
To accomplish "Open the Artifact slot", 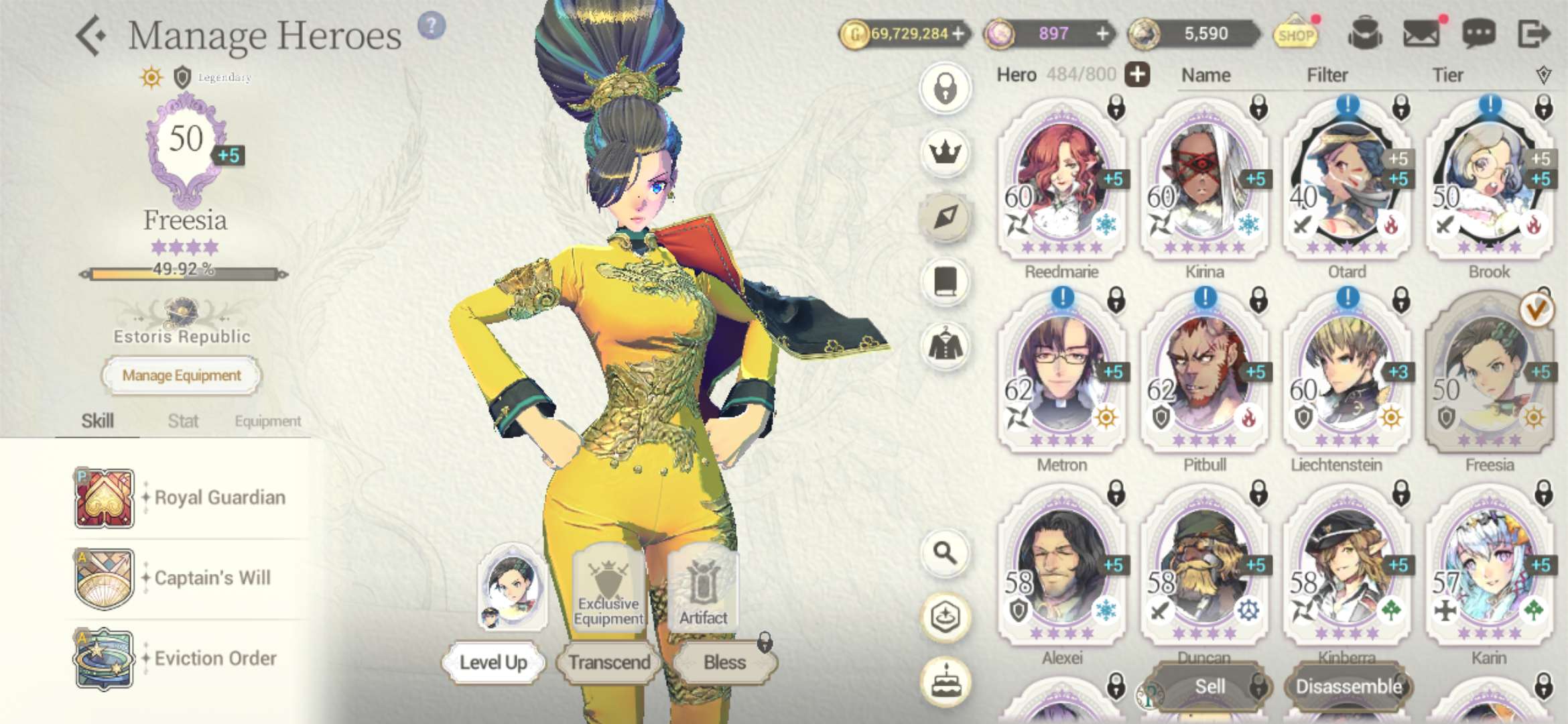I will click(x=703, y=590).
